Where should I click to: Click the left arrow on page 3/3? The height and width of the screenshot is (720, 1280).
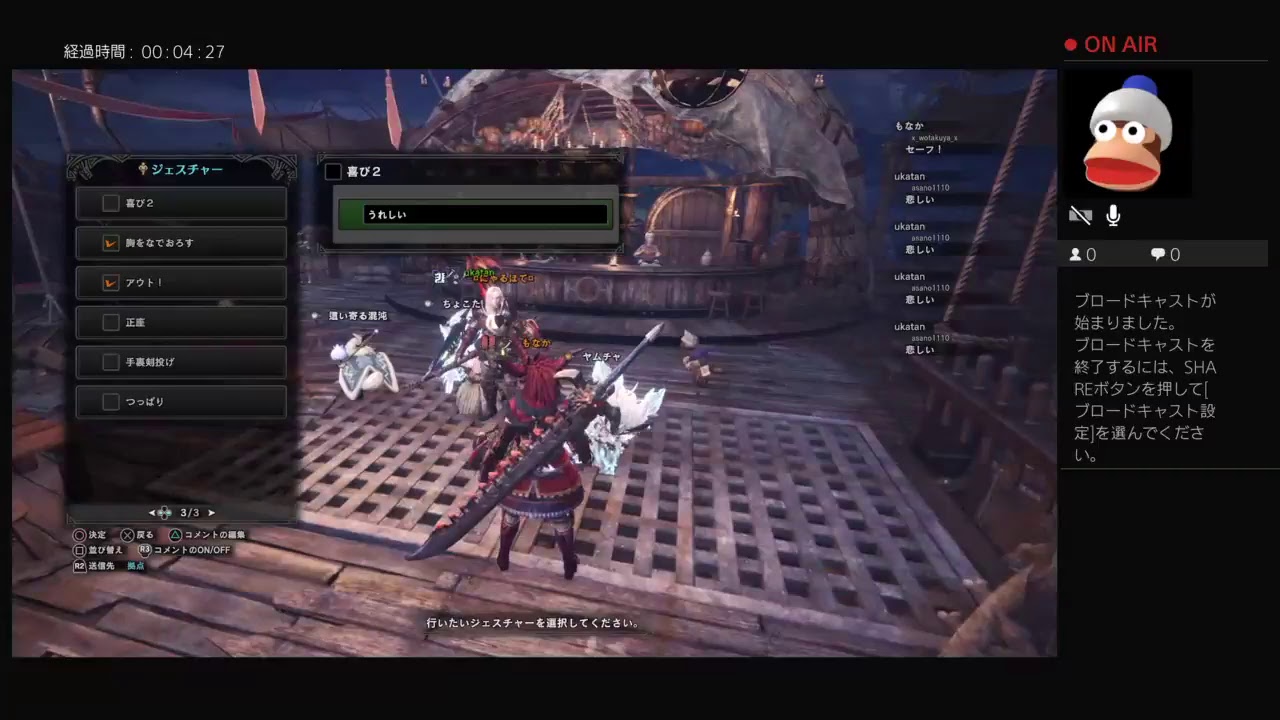pos(152,512)
